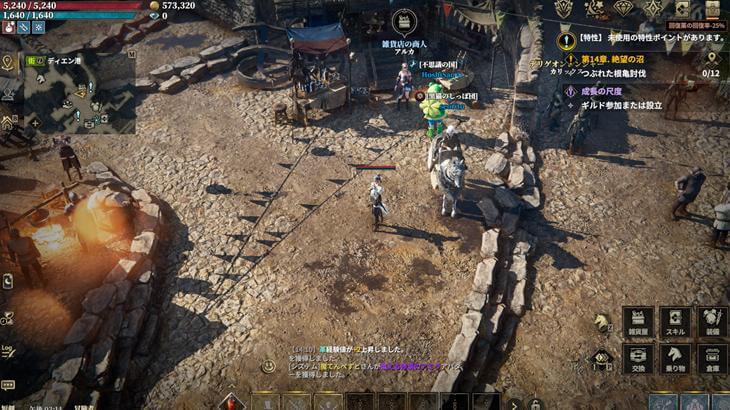Open the map pin icon beside minimap
This screenshot has height=410, width=730.
(x=8, y=62)
